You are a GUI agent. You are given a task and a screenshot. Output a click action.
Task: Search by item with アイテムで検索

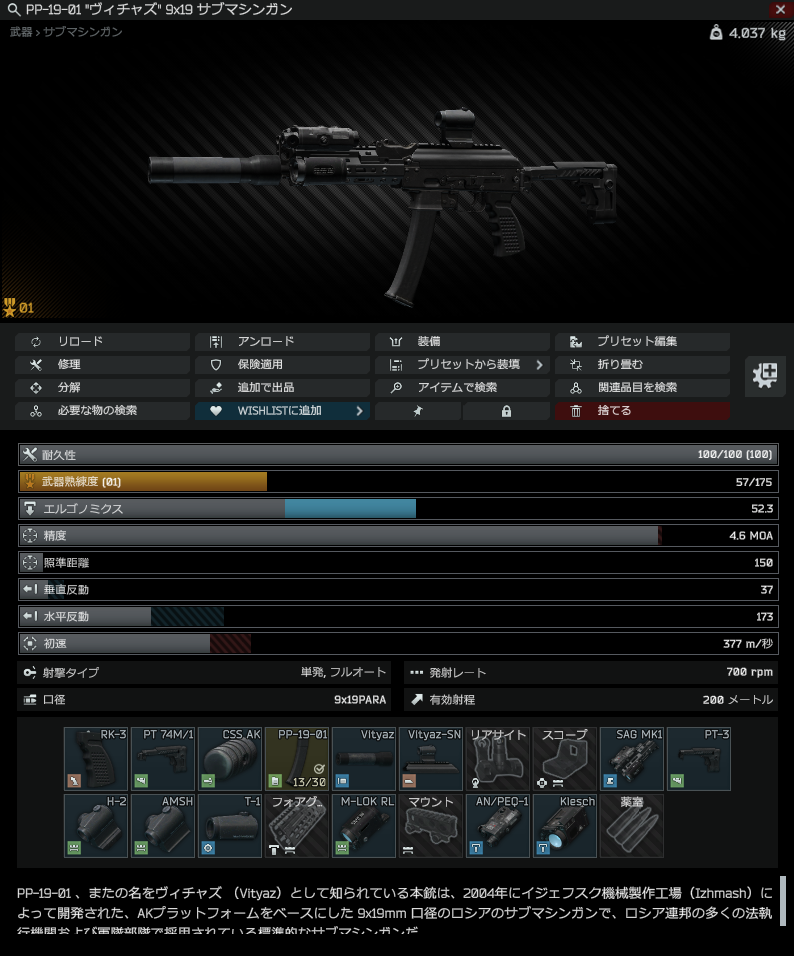[462, 387]
